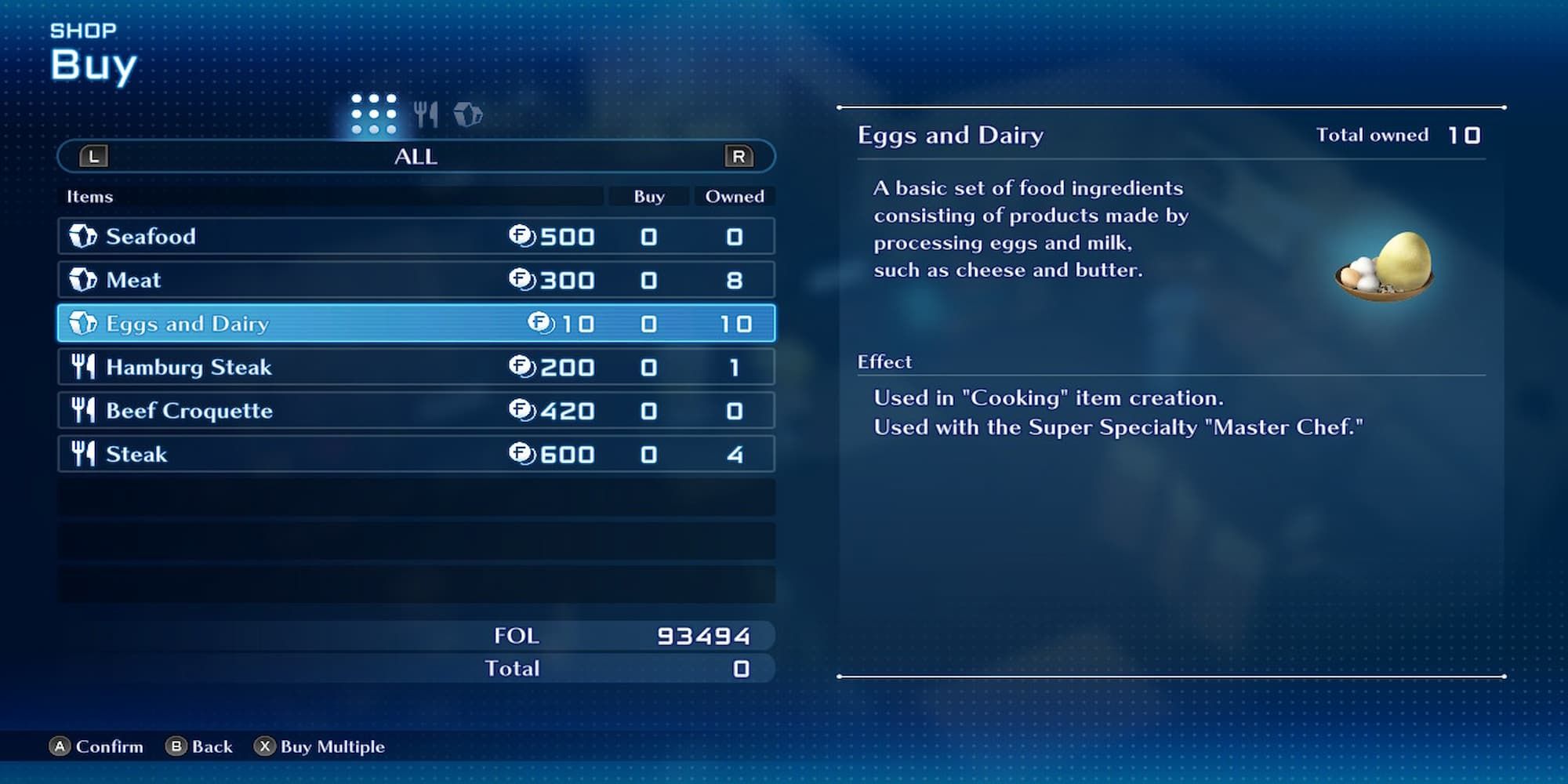Click the fork icon next to Steak

tap(82, 453)
